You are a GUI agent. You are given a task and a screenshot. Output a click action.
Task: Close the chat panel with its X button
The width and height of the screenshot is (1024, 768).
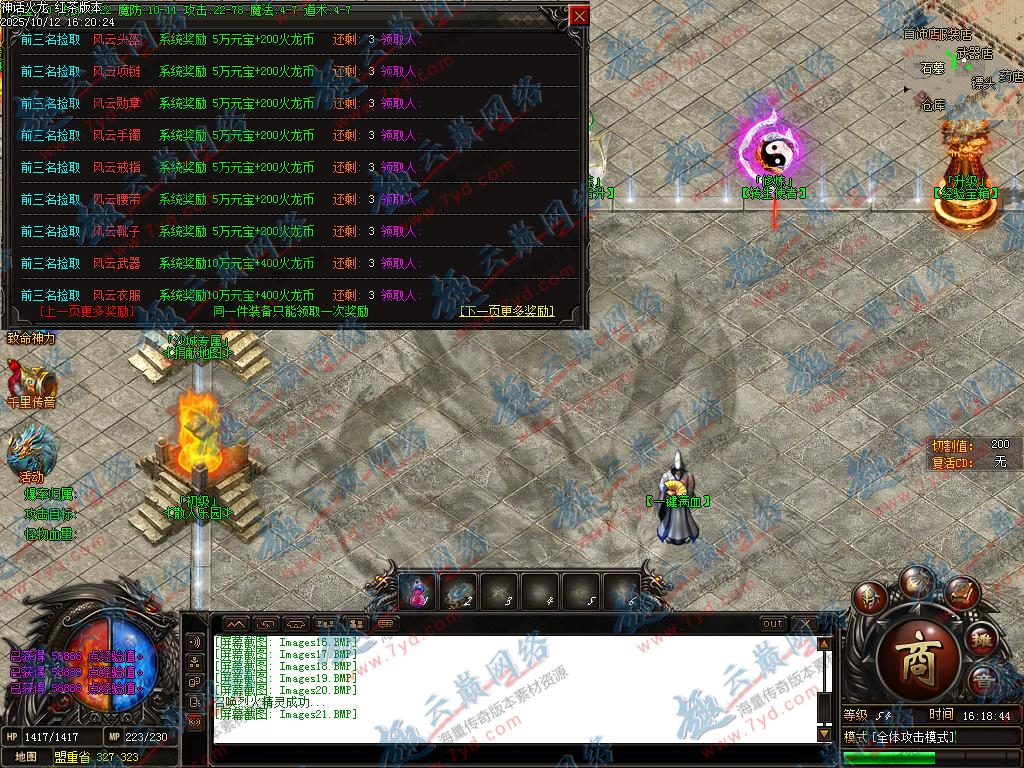pos(804,624)
